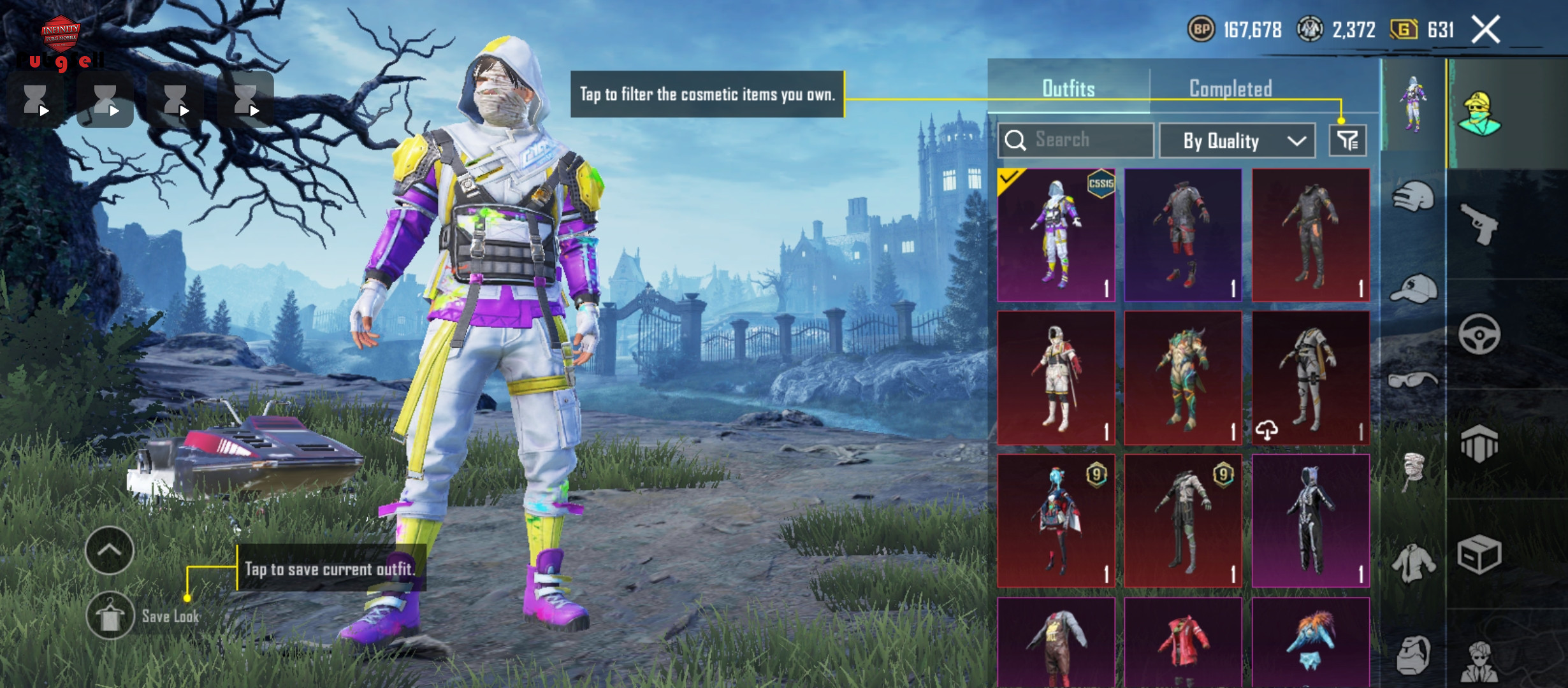Select the equipped purple-yellow C5S15 outfit
1568x688 pixels.
pos(1056,235)
